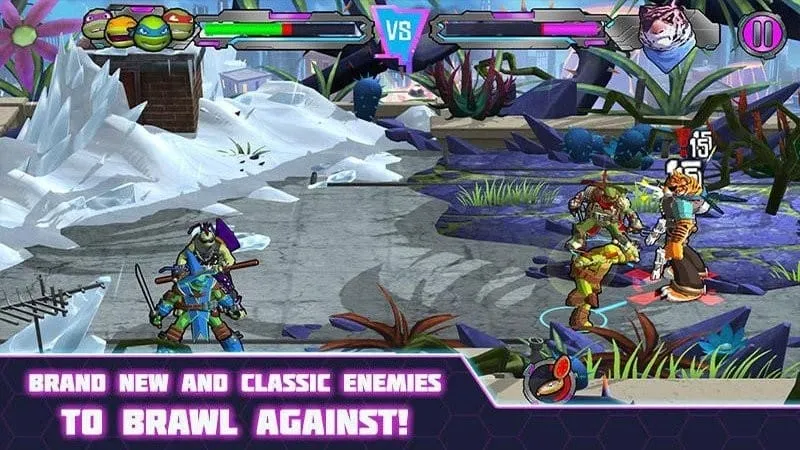The height and width of the screenshot is (450, 800).
Task: Pick Raphael's red-masked portrait
Action: 179,22
